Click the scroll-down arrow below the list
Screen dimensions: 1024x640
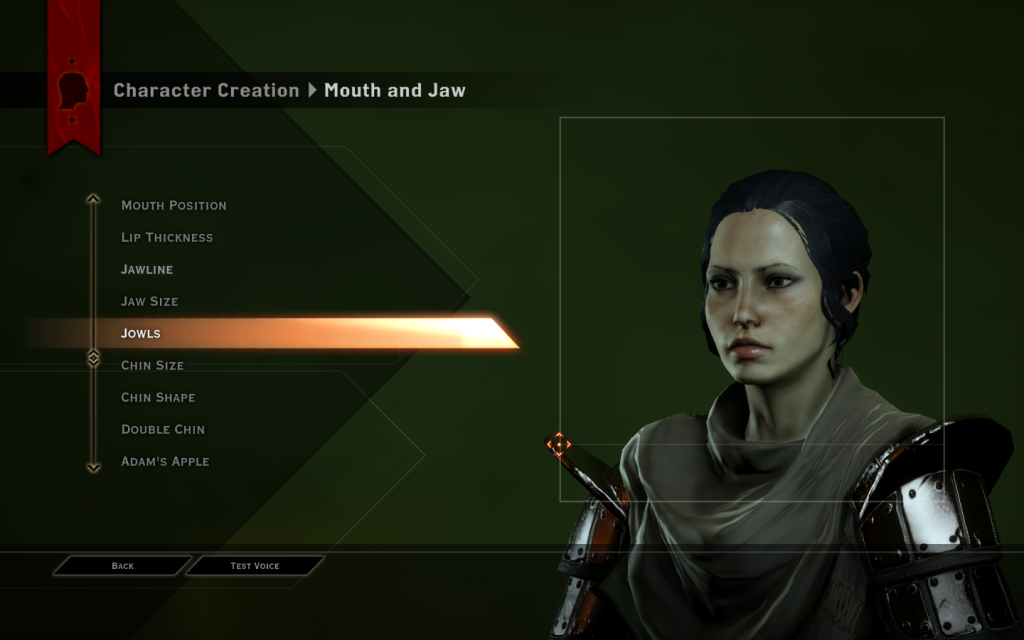coord(93,466)
